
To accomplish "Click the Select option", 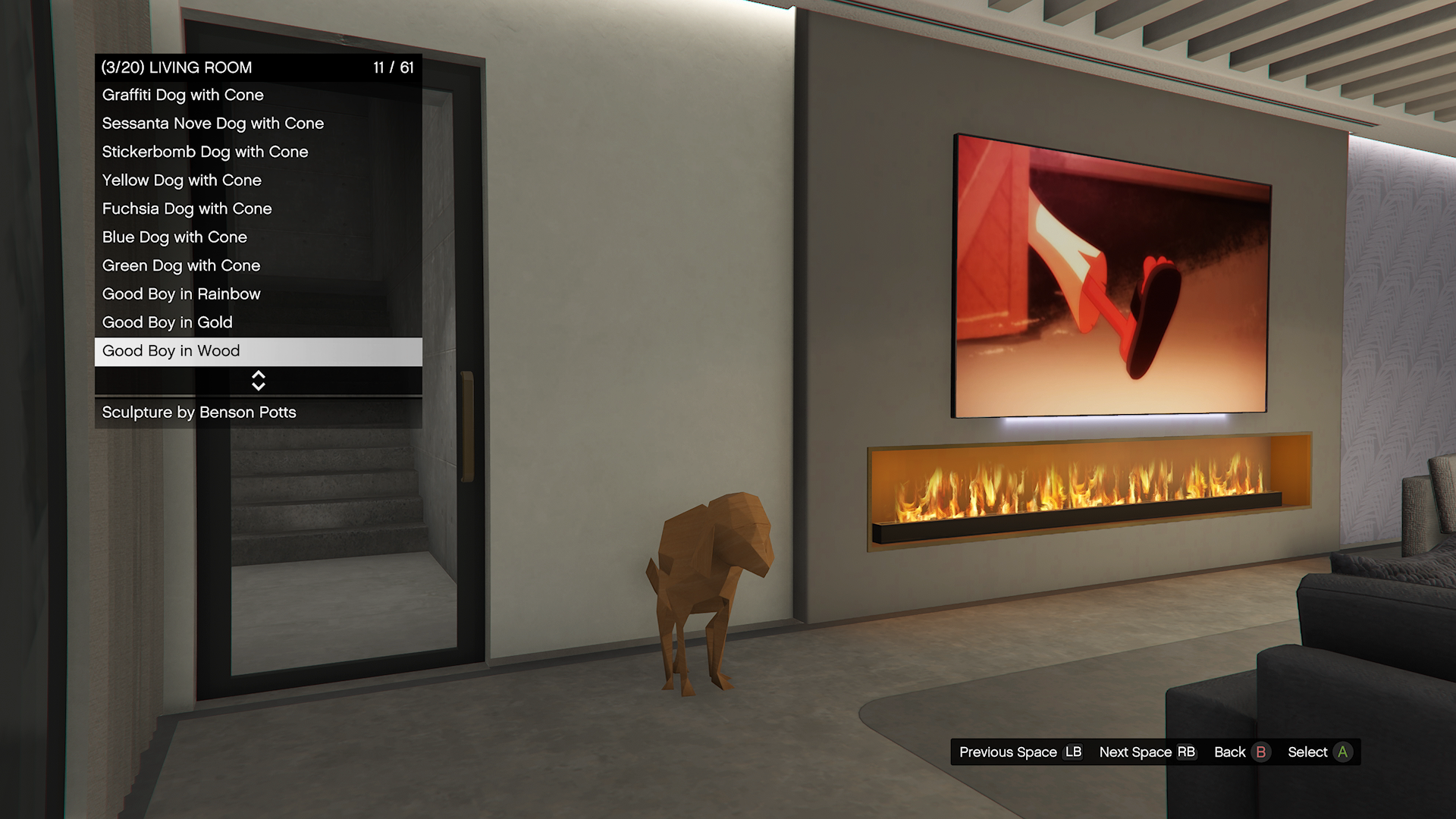I will click(x=1319, y=752).
